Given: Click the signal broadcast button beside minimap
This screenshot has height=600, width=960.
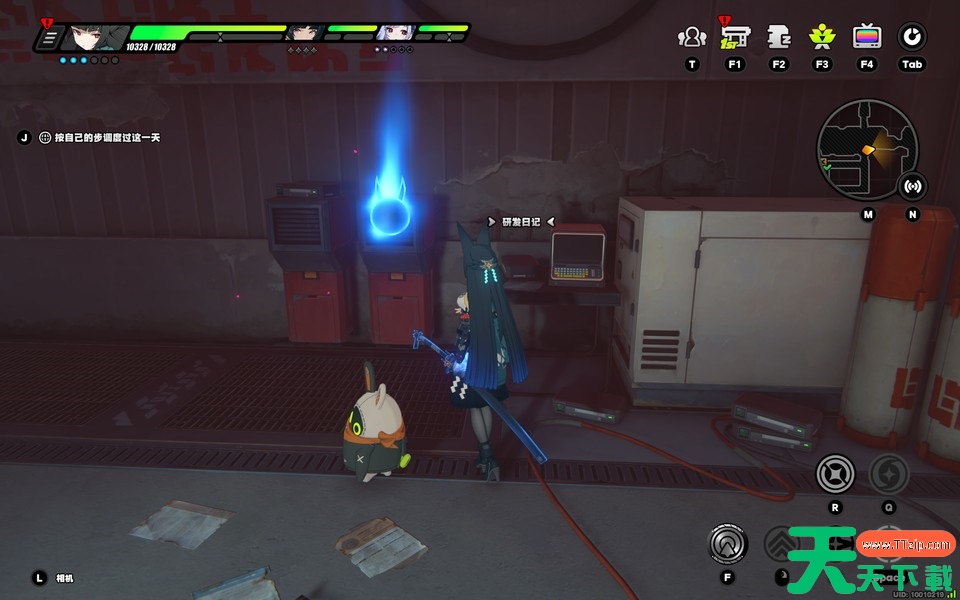Looking at the screenshot, I should [912, 186].
